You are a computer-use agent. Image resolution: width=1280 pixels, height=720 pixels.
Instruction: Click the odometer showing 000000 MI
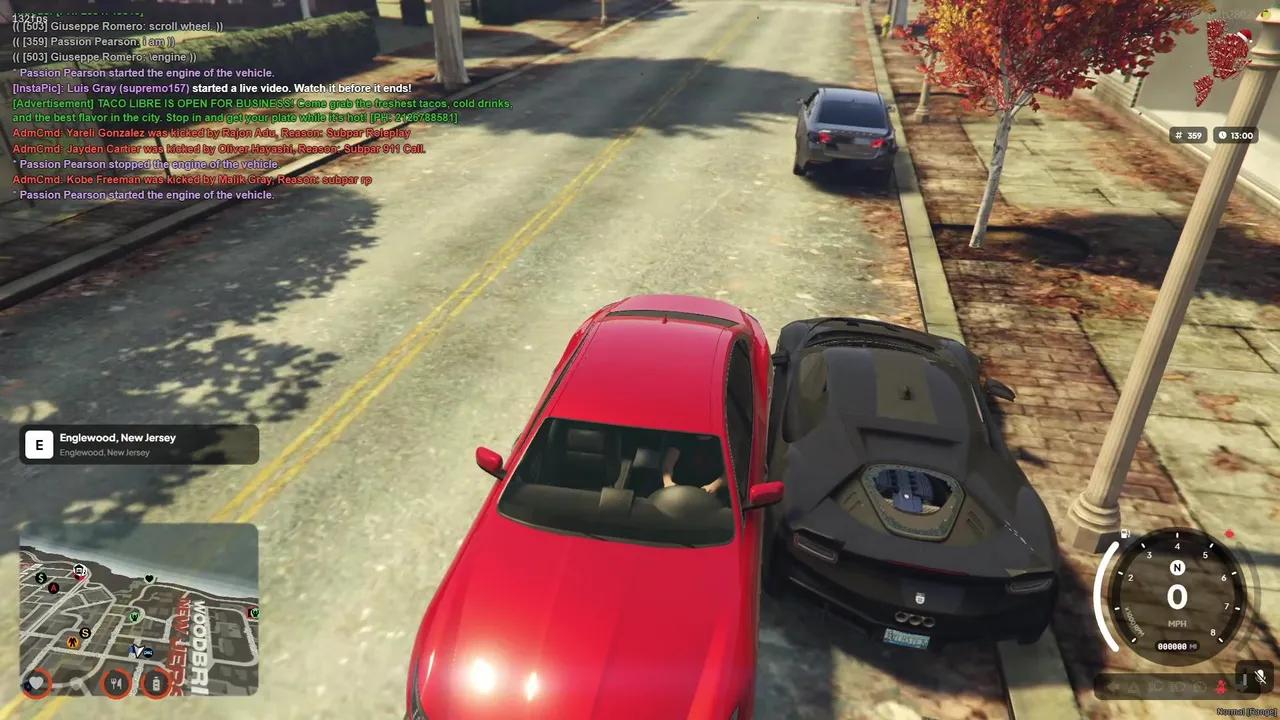(1176, 644)
